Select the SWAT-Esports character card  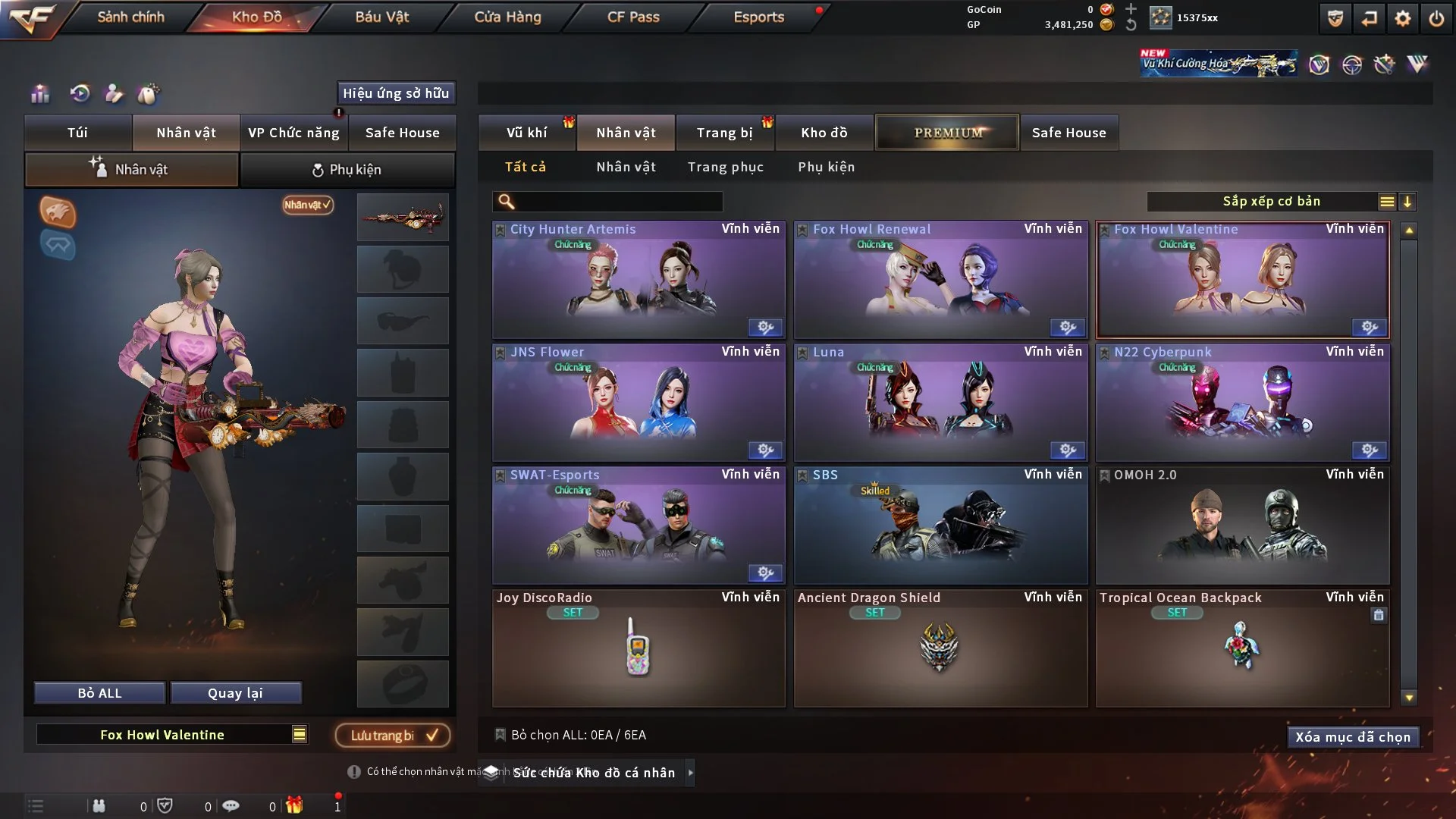pyautogui.click(x=639, y=526)
